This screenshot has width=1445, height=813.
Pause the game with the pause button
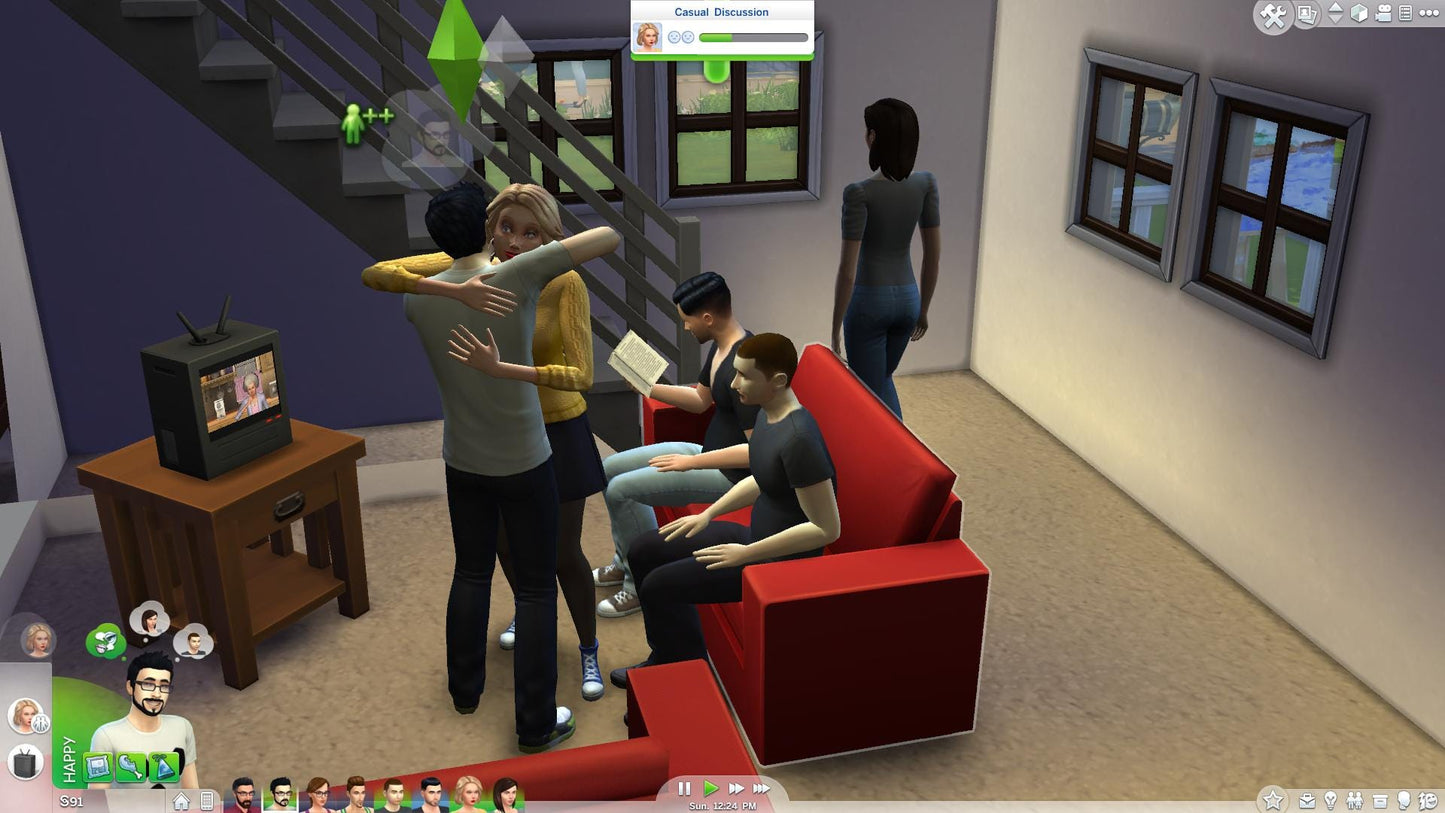pyautogui.click(x=686, y=789)
